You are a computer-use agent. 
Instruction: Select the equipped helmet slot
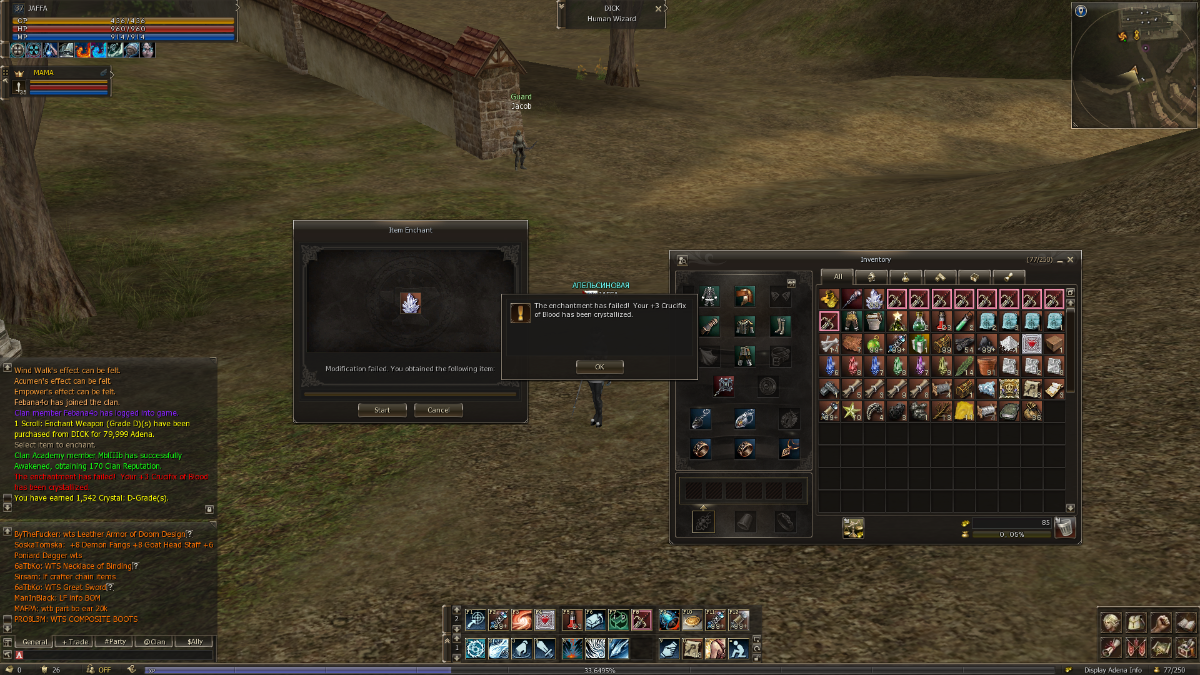[743, 296]
